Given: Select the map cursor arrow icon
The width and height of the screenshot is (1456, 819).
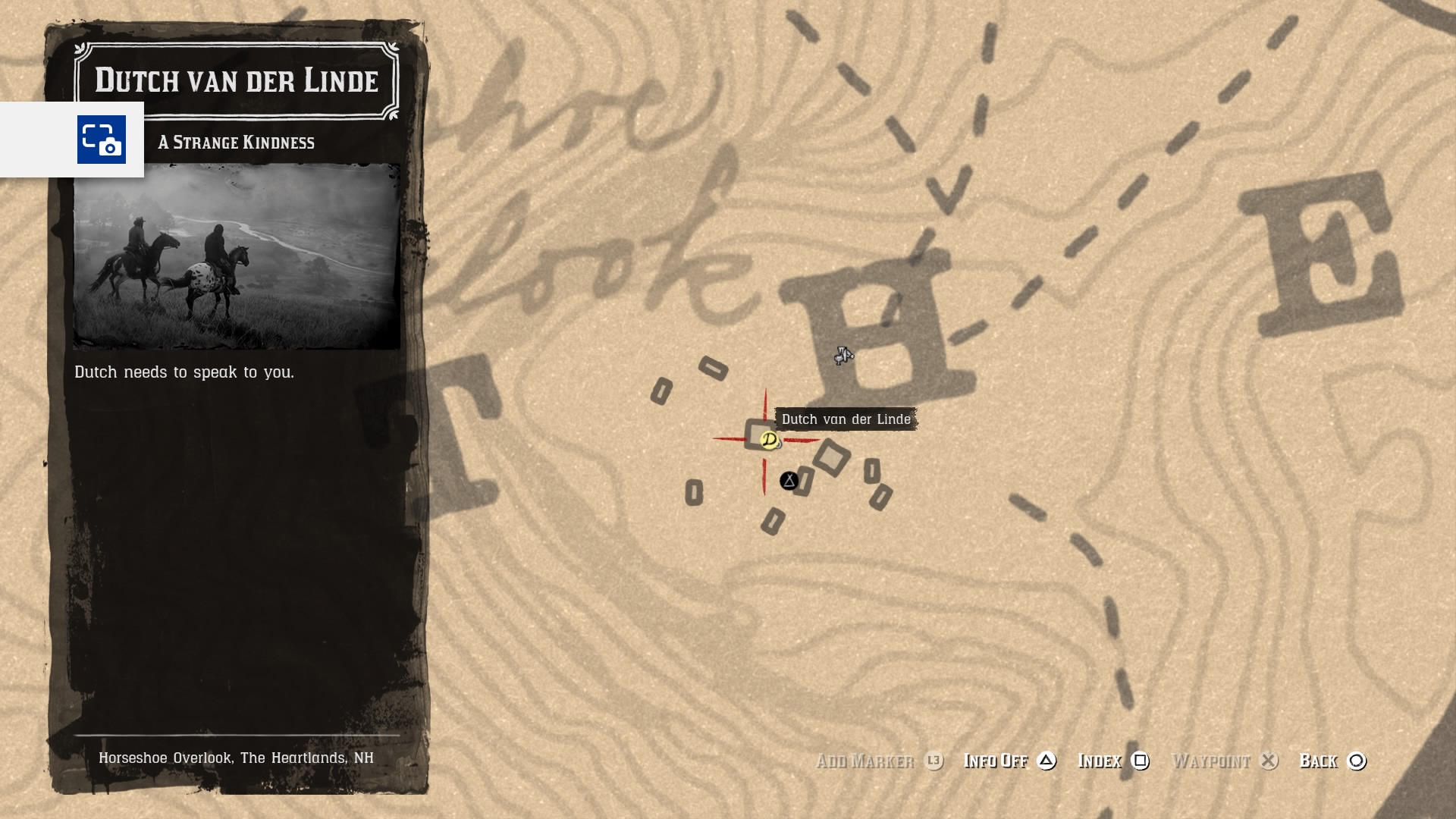Looking at the screenshot, I should 844,356.
